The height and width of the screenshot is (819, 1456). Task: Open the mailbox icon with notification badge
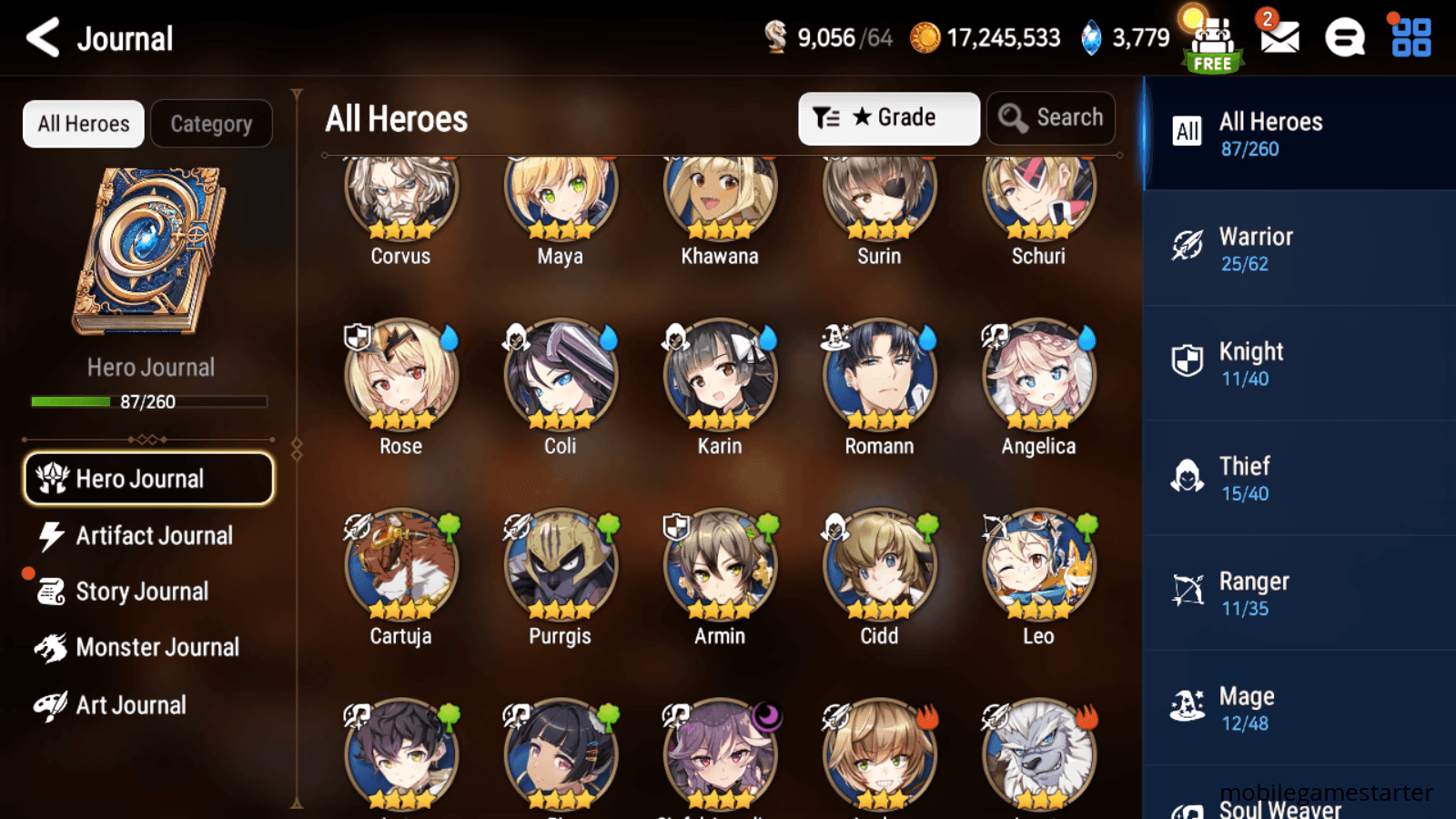click(1279, 36)
